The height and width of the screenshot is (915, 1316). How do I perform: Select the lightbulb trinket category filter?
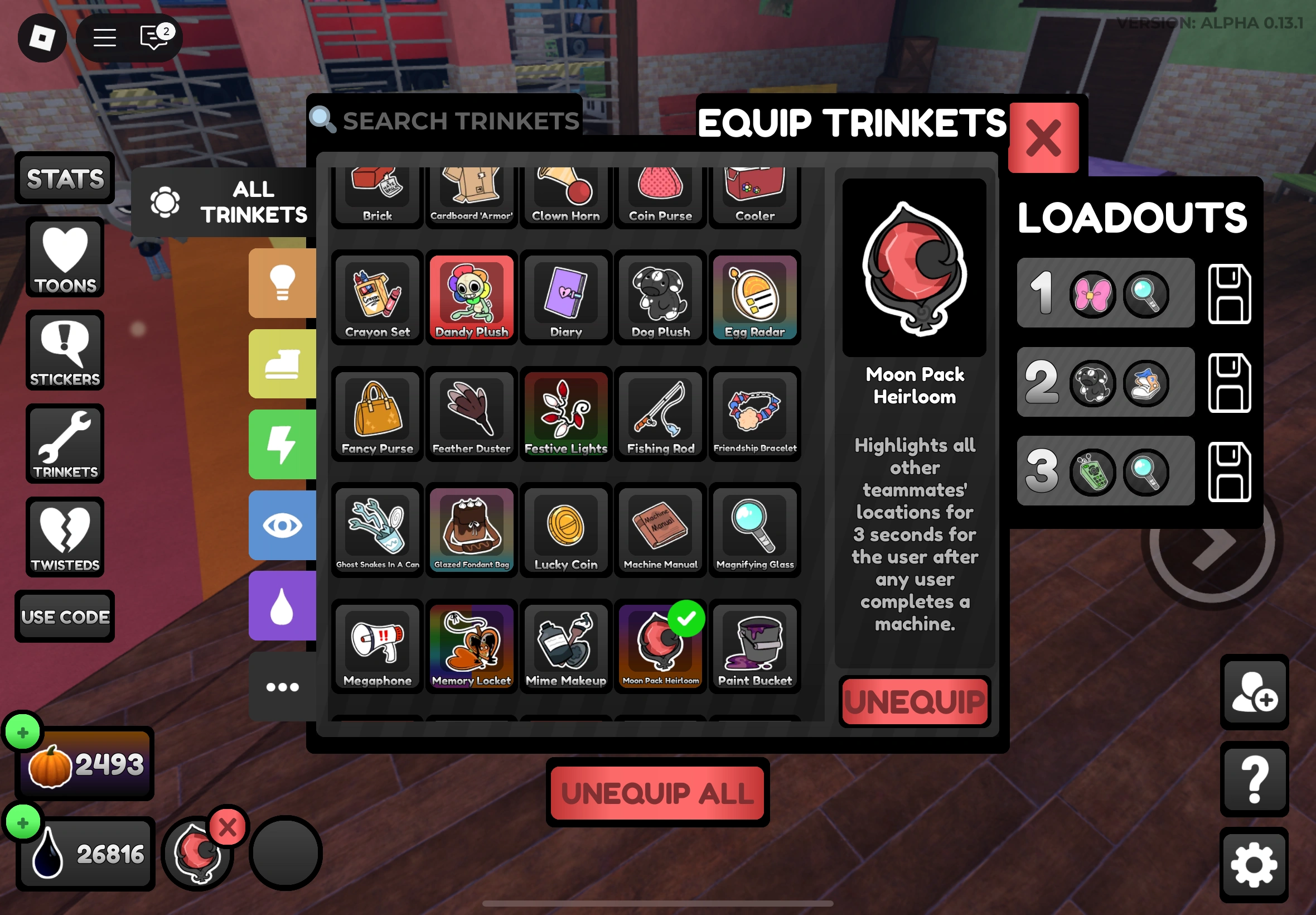coord(283,283)
